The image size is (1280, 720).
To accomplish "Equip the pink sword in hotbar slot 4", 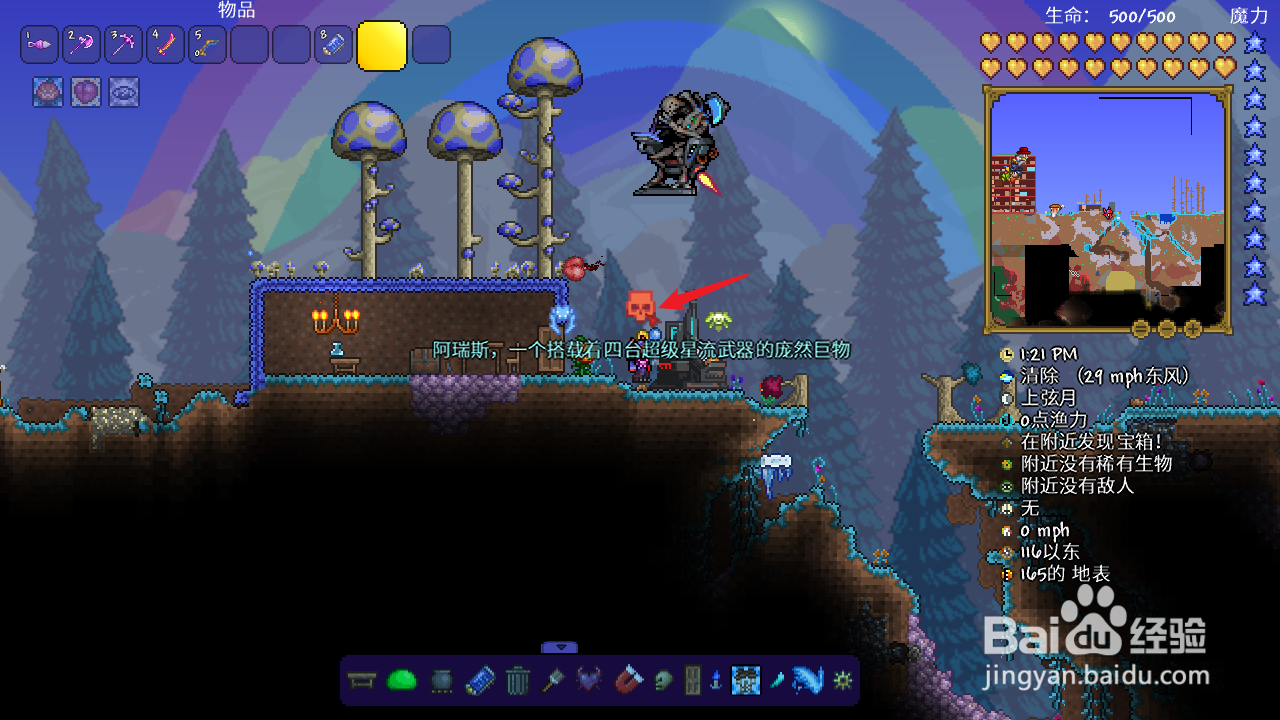I will click(x=165, y=45).
